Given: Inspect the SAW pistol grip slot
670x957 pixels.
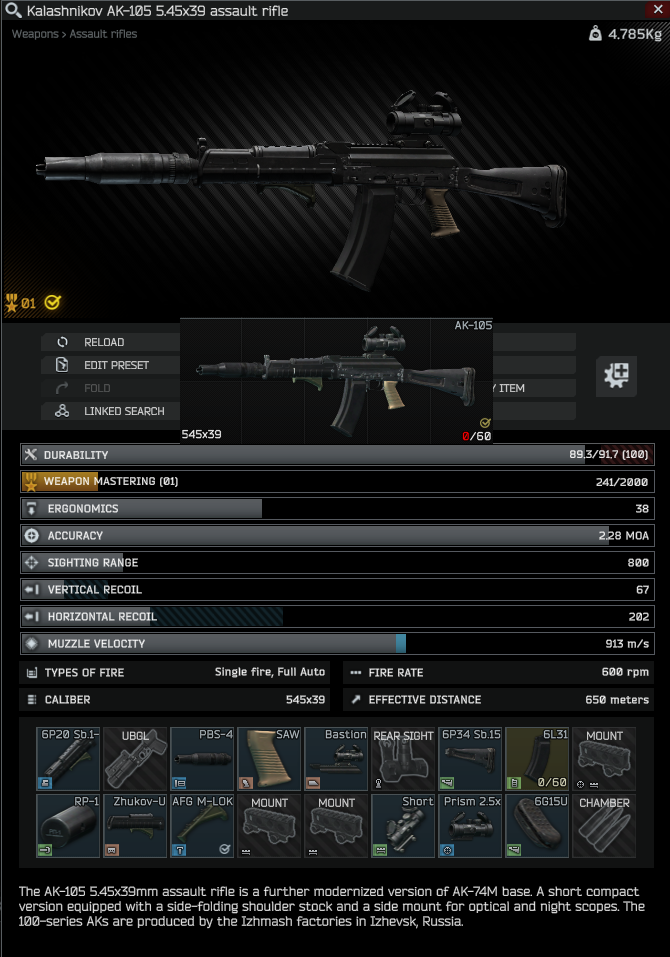Looking at the screenshot, I should click(269, 759).
